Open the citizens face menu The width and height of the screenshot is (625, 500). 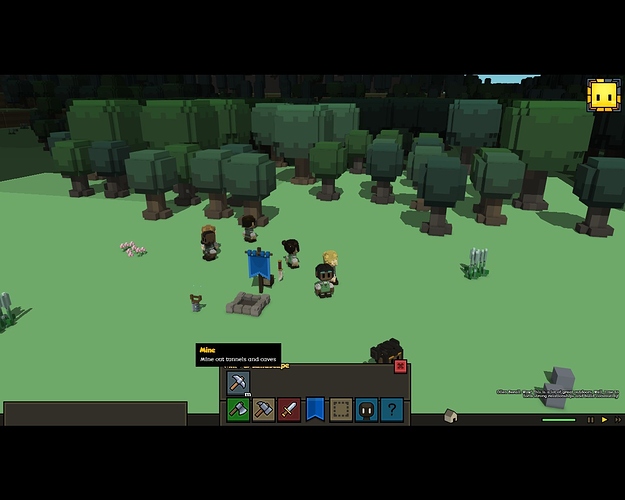pos(367,409)
